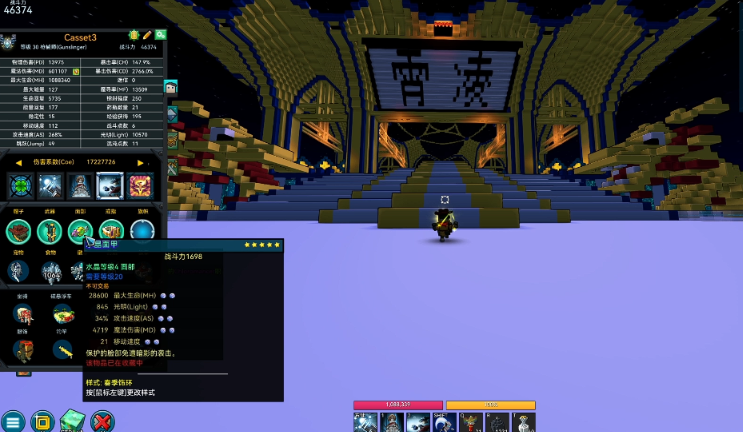The height and width of the screenshot is (432, 743).
Task: Open the green magnifier search button
Action: pyautogui.click(x=160, y=35)
